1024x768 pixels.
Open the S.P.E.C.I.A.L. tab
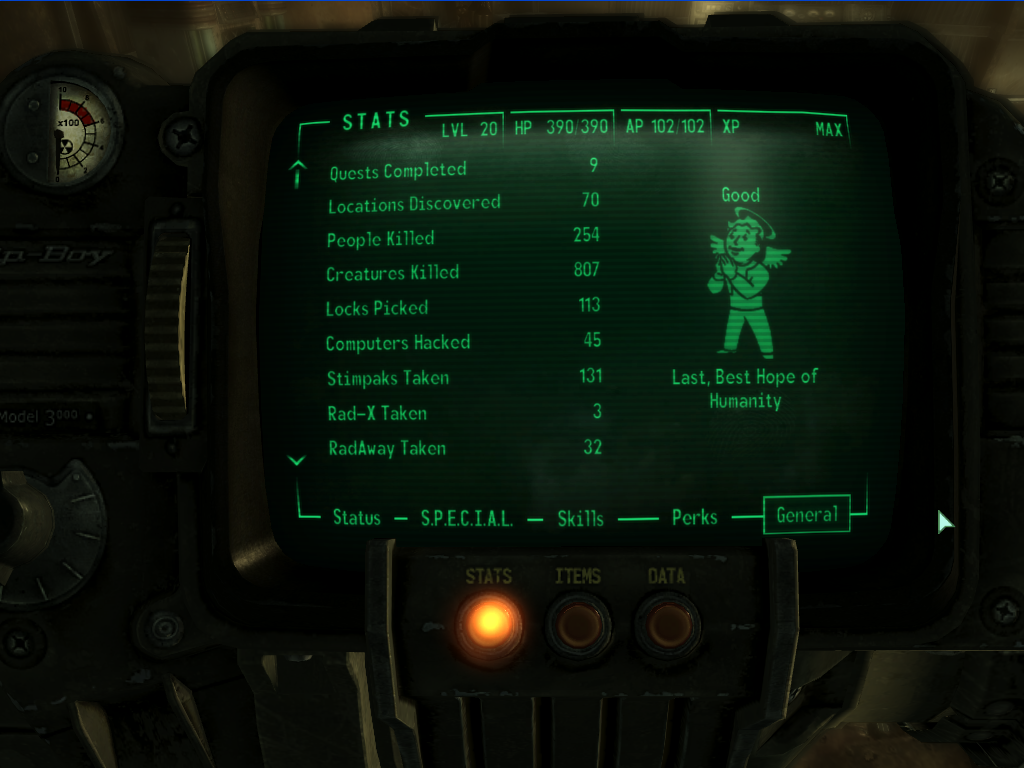point(466,518)
